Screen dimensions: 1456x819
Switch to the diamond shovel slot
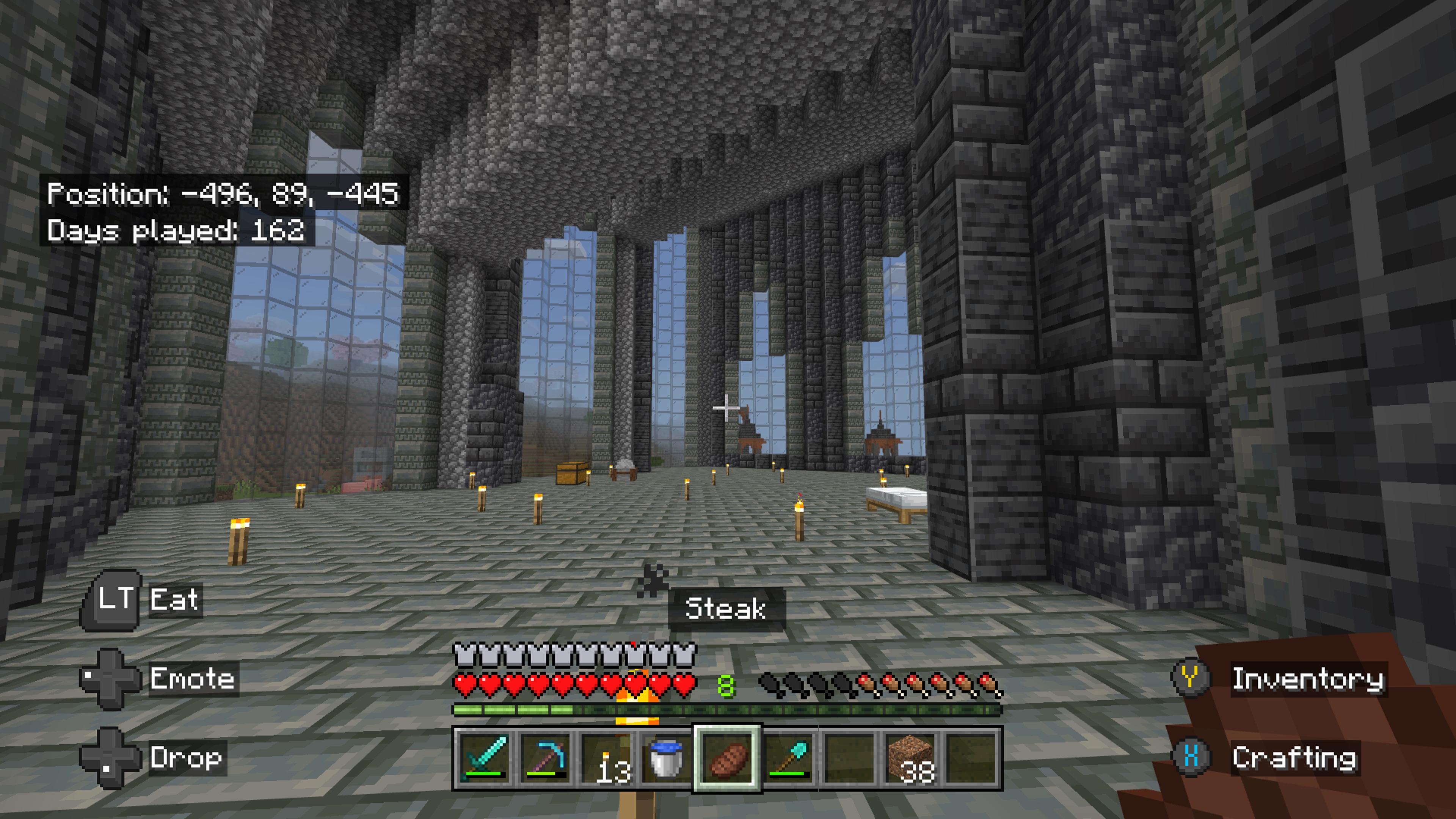point(789,758)
